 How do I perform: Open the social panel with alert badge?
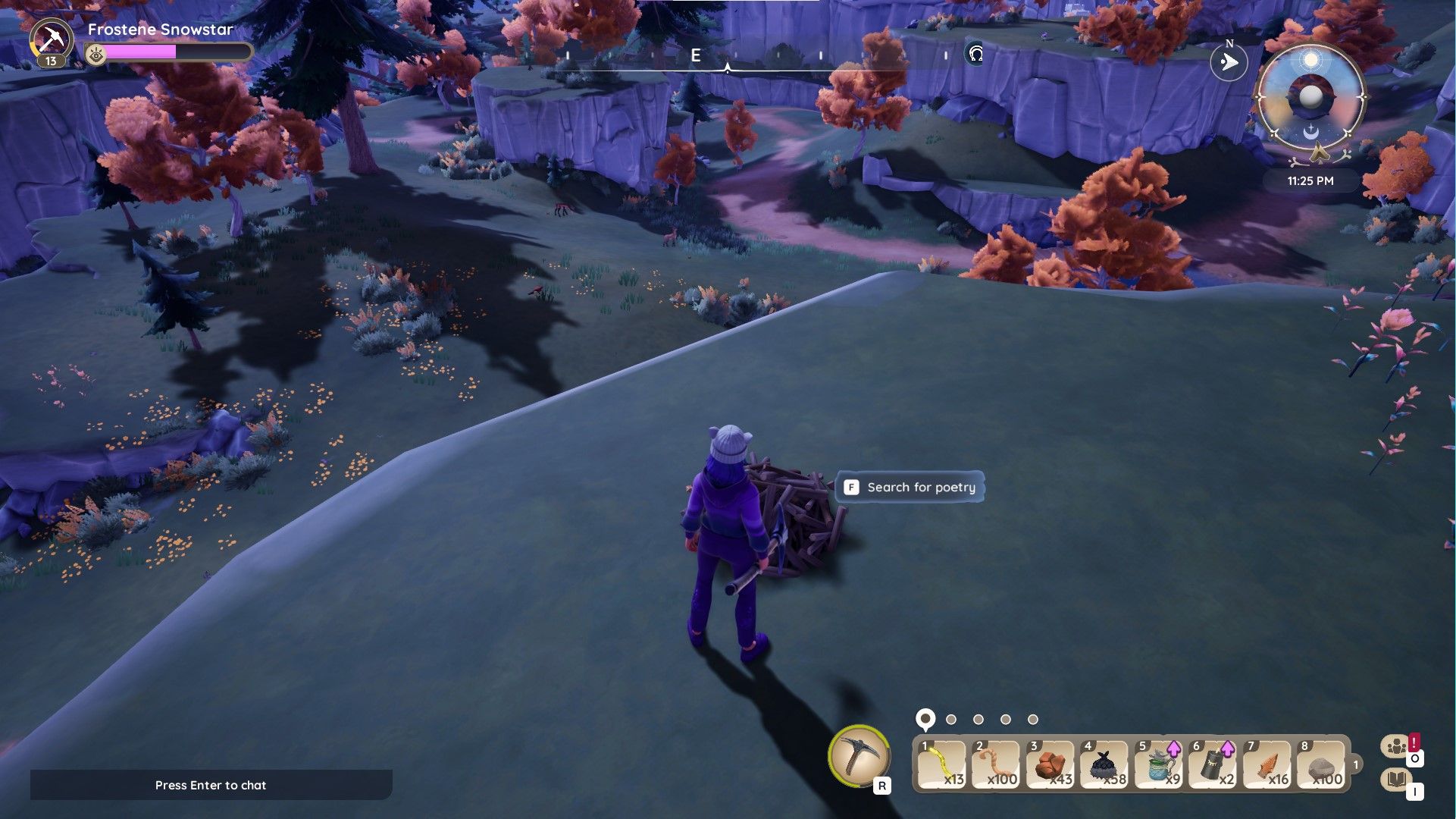[1395, 747]
